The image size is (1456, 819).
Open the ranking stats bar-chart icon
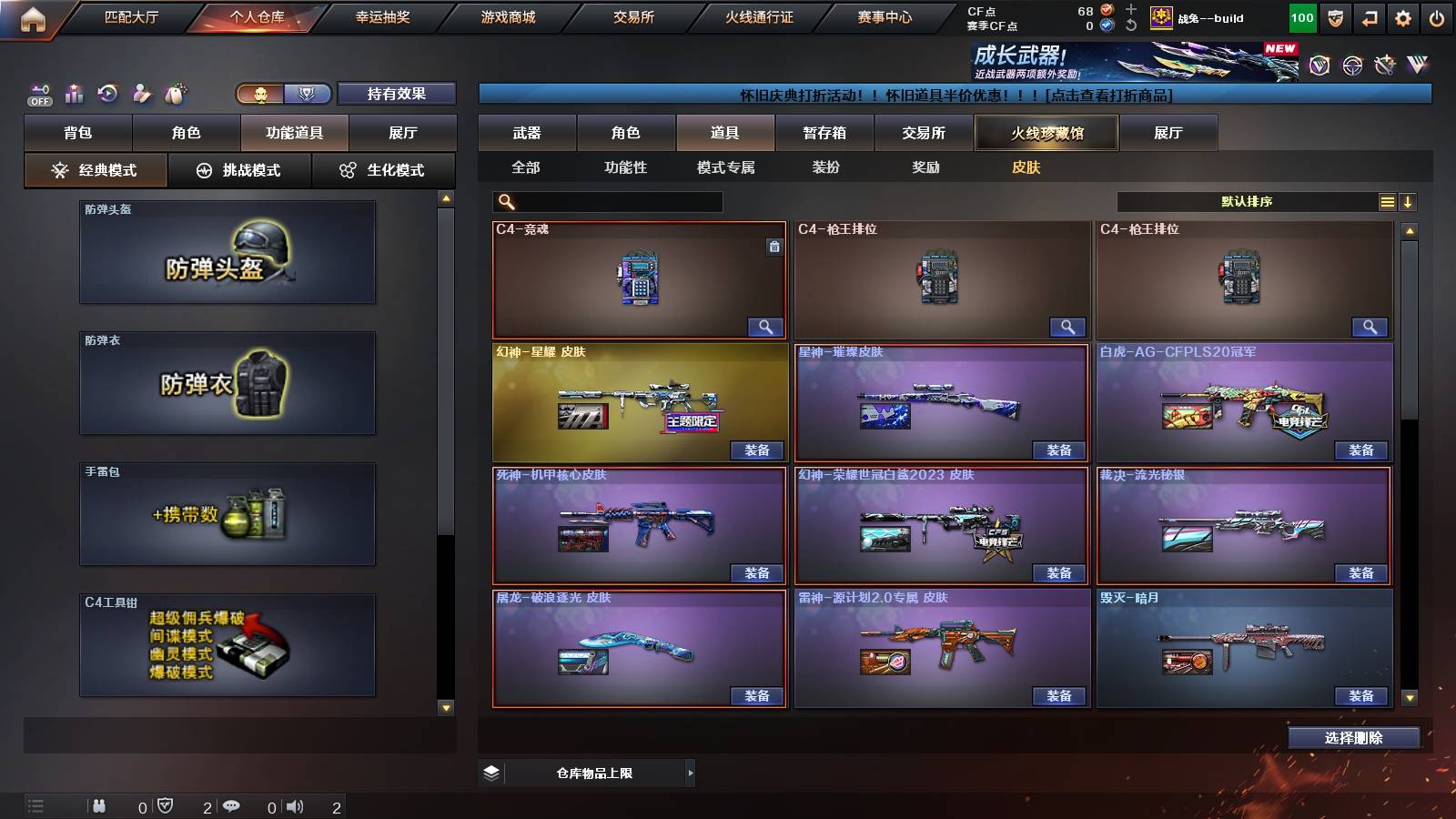(74, 92)
